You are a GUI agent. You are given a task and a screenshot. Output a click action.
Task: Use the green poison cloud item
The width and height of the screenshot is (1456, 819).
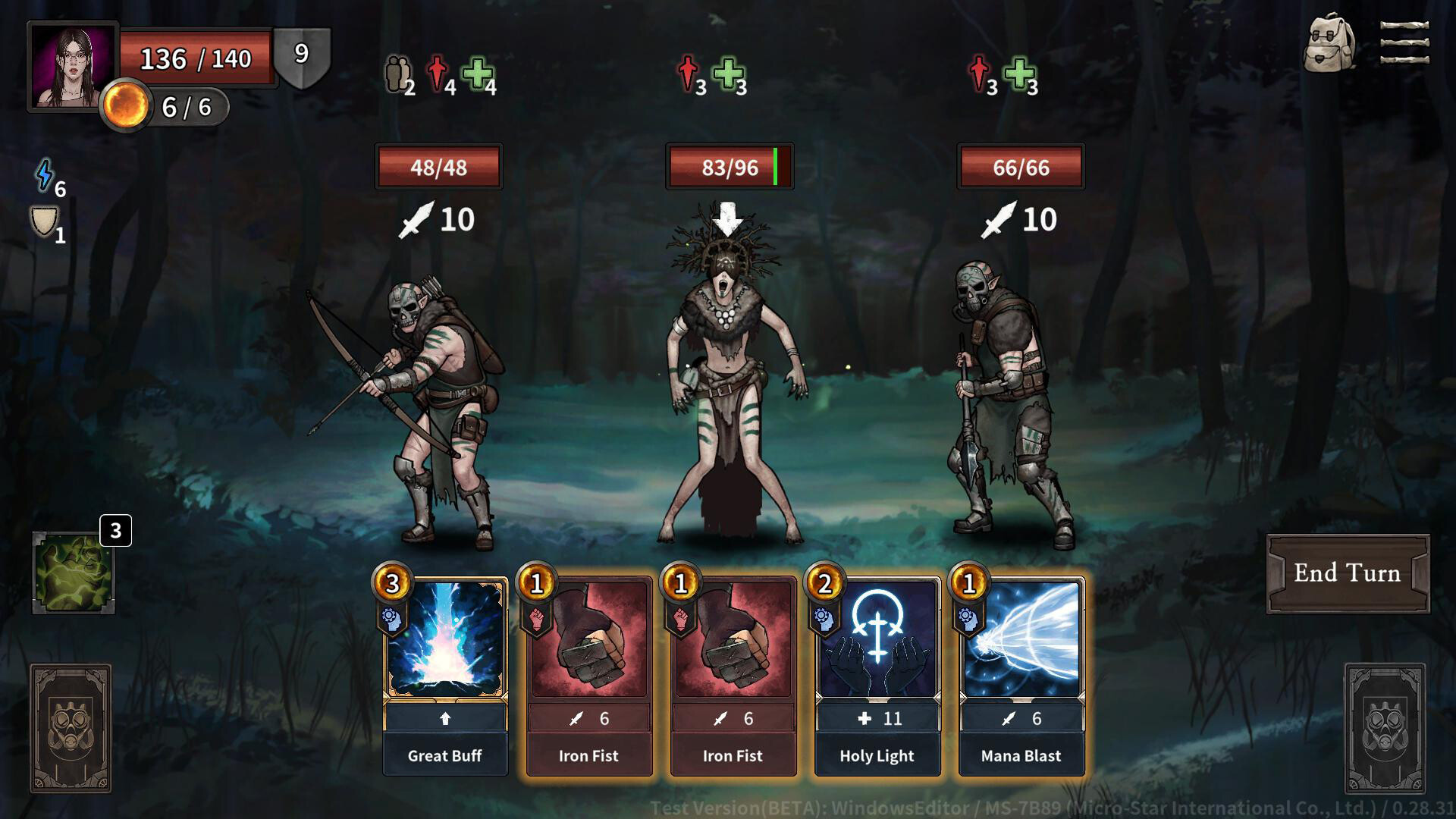pyautogui.click(x=74, y=573)
